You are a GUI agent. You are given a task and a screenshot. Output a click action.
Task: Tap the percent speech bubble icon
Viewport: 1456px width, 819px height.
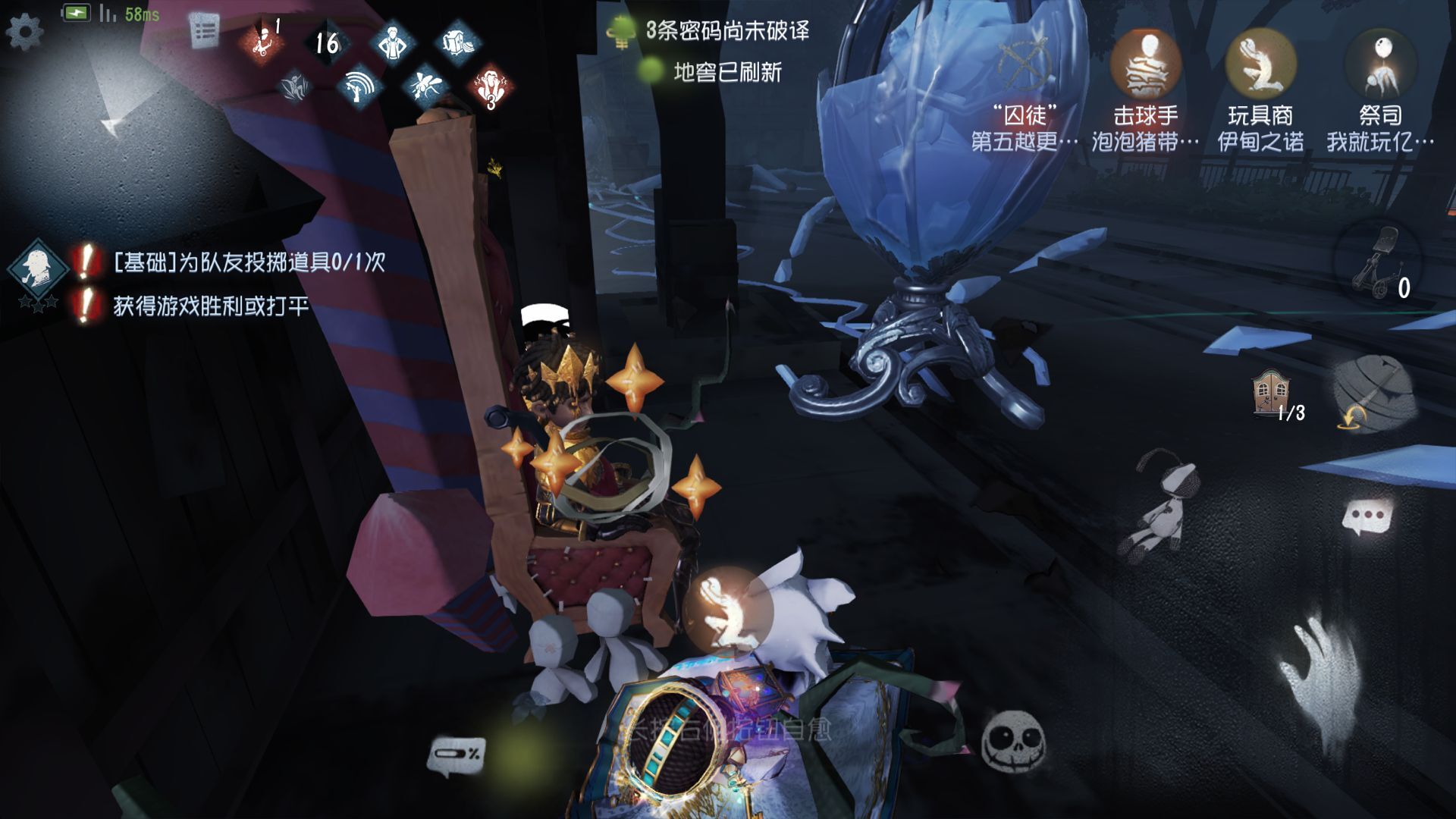click(457, 755)
